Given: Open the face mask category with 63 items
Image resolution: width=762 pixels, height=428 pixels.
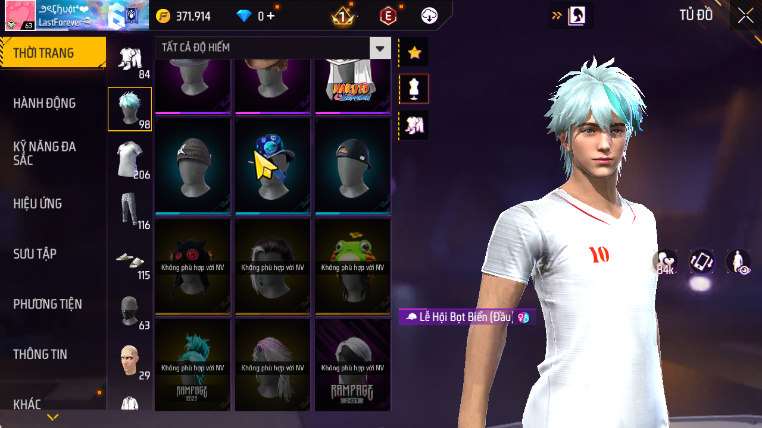Looking at the screenshot, I should click(129, 309).
